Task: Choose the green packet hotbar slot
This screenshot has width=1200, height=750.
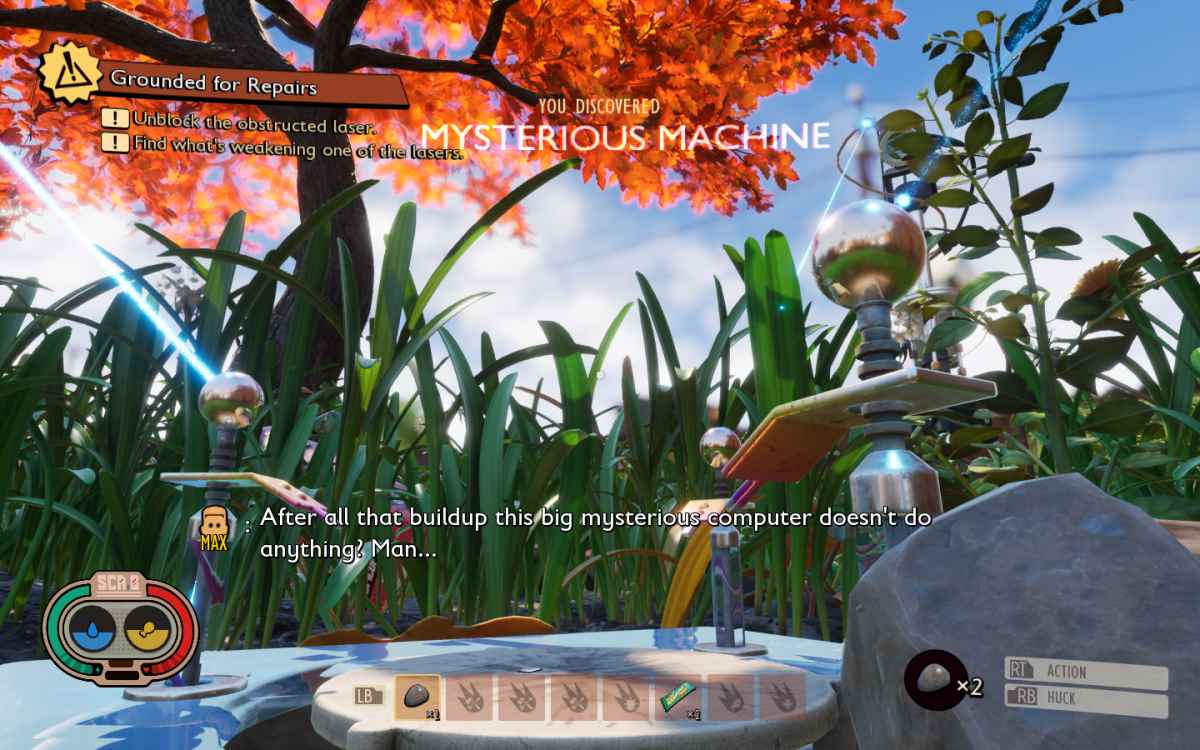Action: (677, 696)
